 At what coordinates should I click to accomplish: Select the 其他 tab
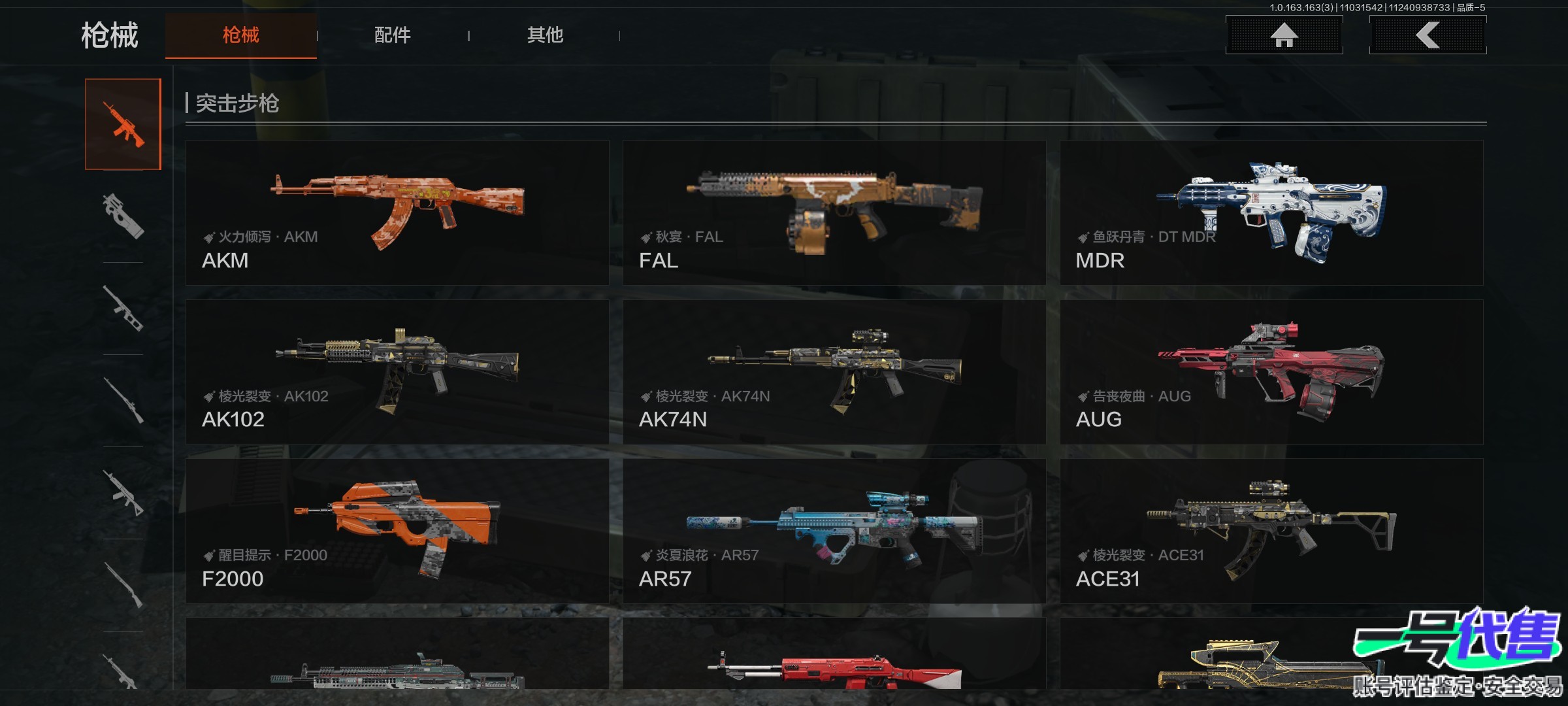coord(545,35)
